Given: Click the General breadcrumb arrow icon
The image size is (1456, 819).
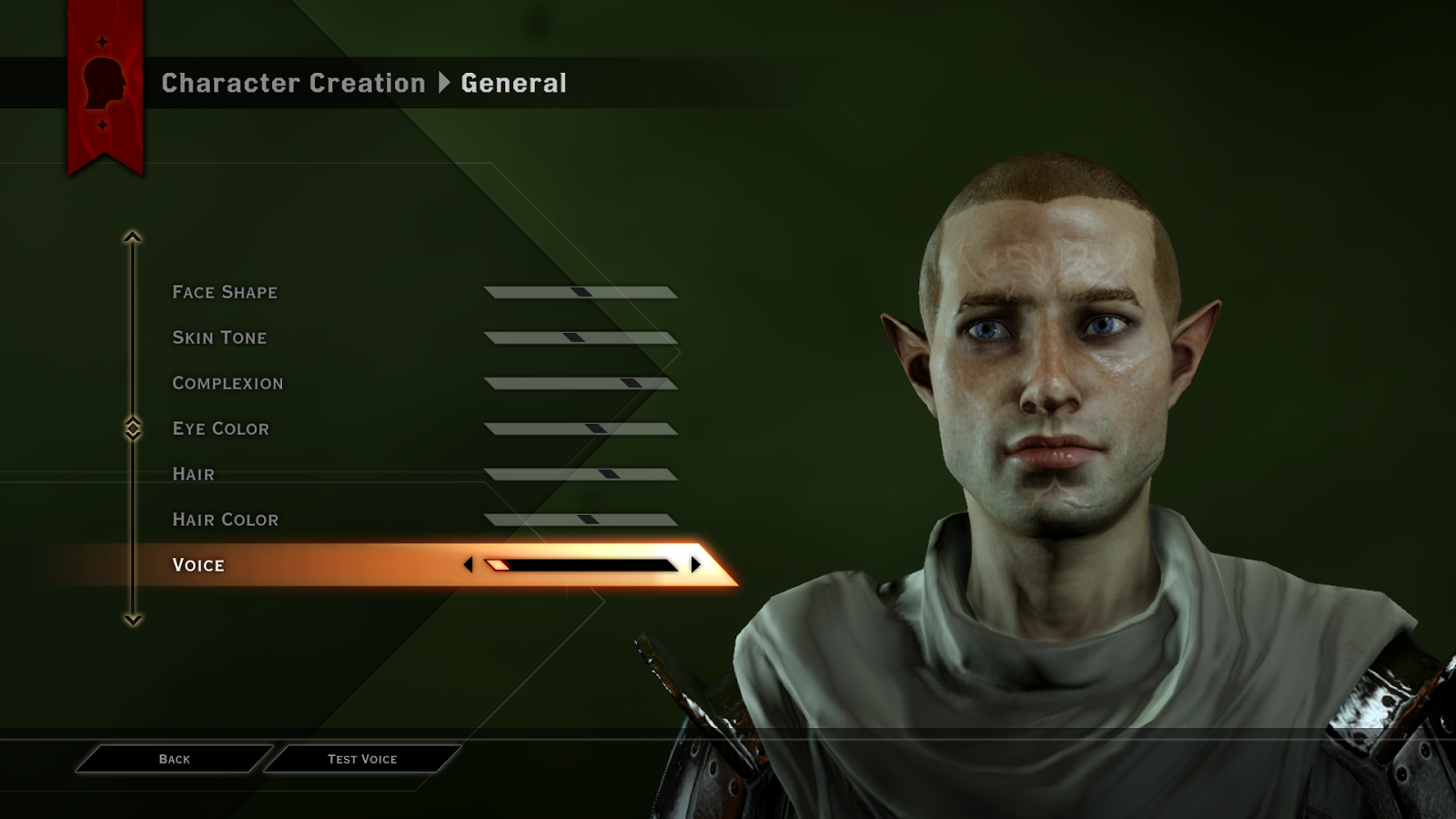Looking at the screenshot, I should coord(445,83).
